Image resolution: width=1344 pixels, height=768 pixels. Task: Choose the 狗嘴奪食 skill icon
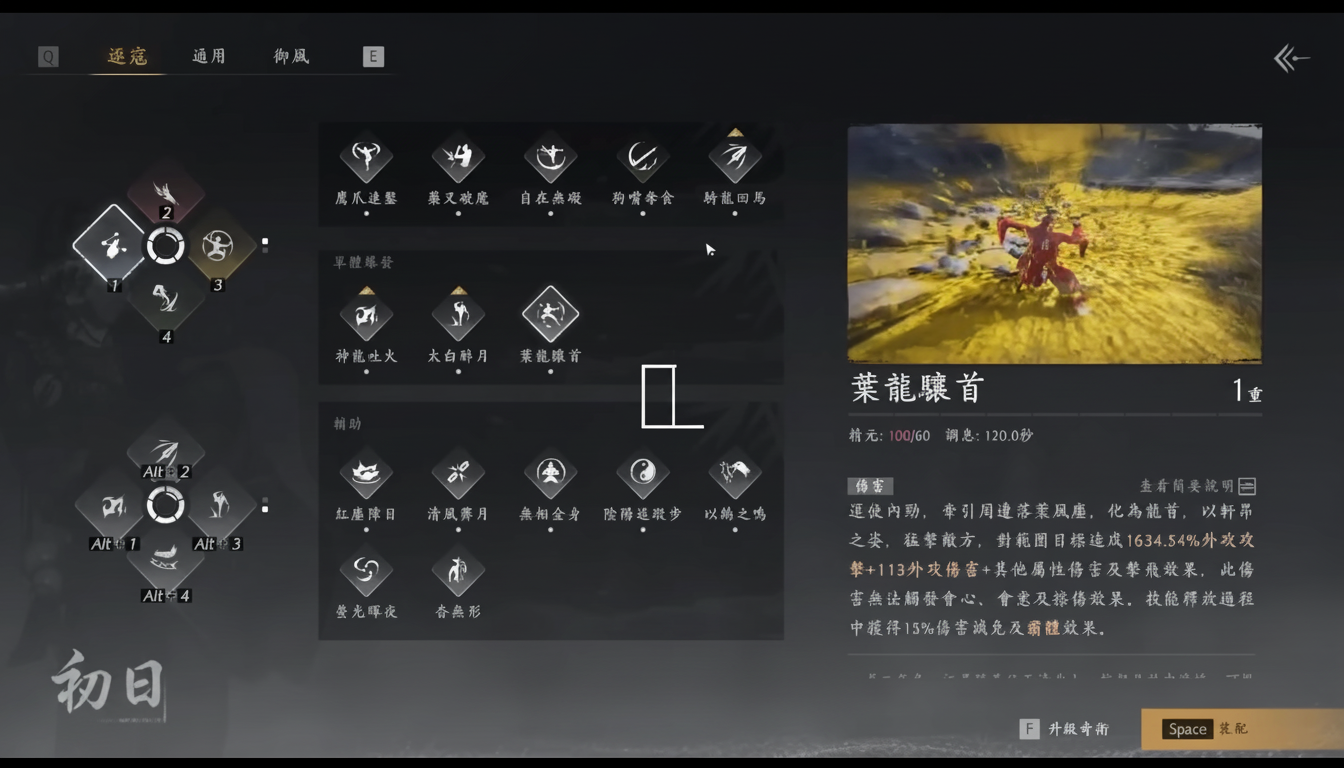click(642, 158)
